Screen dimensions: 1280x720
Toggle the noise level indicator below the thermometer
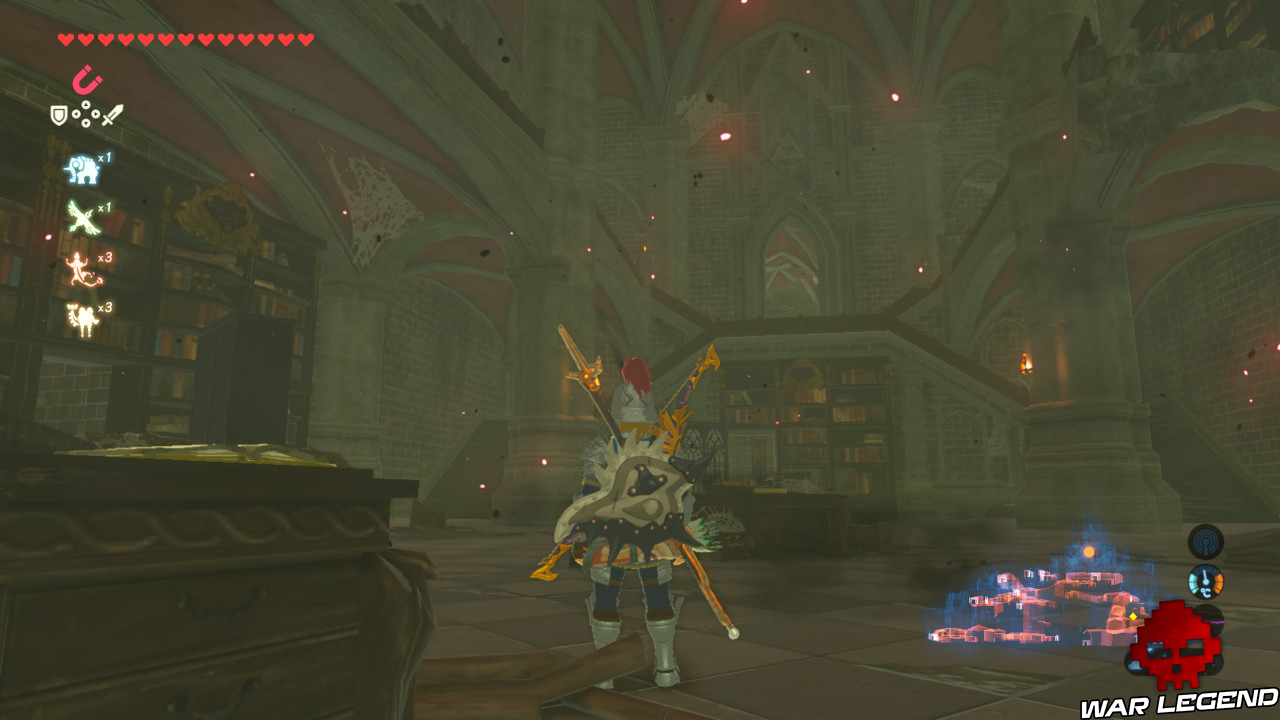(x=1207, y=618)
